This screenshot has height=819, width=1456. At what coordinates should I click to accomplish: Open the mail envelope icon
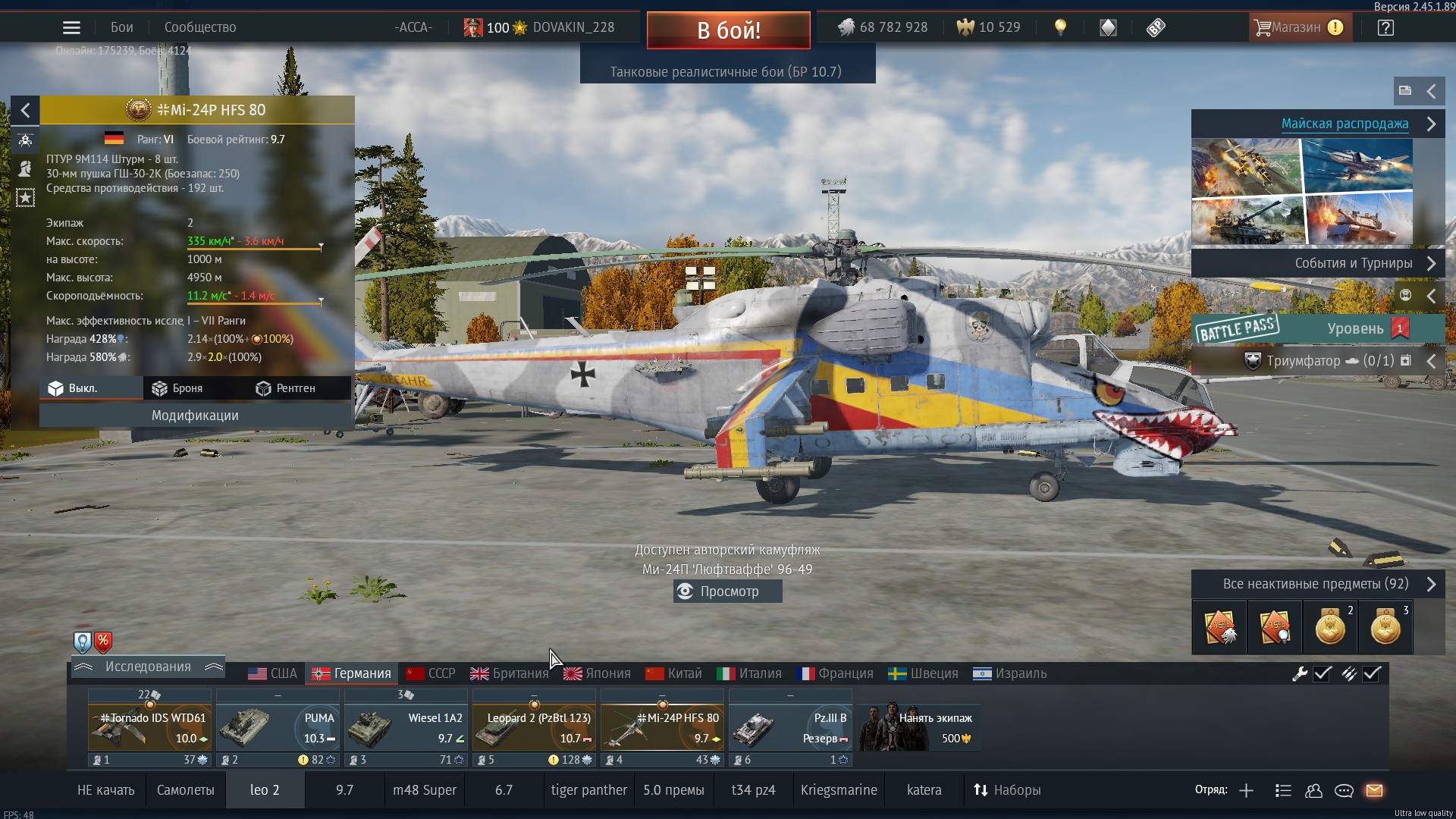coord(1374,790)
